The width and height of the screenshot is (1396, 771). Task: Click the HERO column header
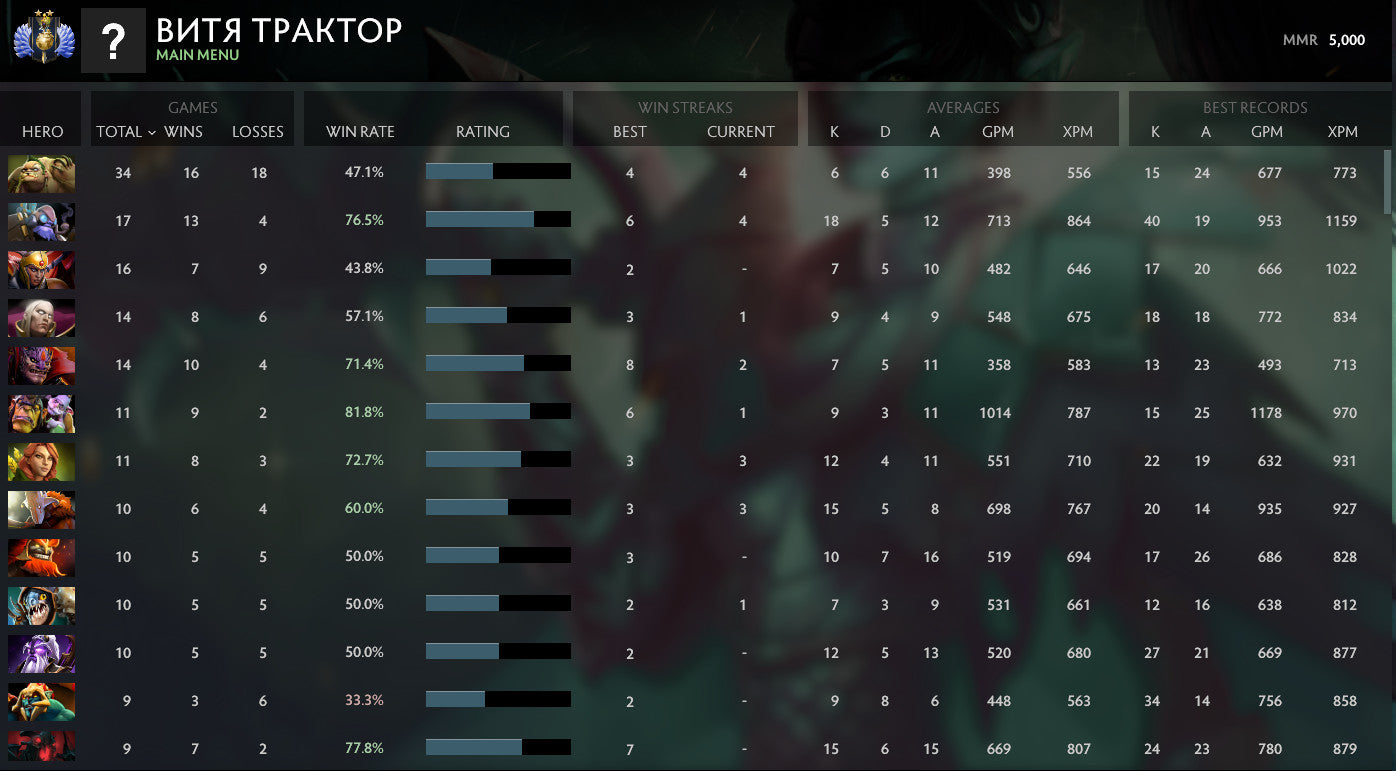pyautogui.click(x=40, y=131)
